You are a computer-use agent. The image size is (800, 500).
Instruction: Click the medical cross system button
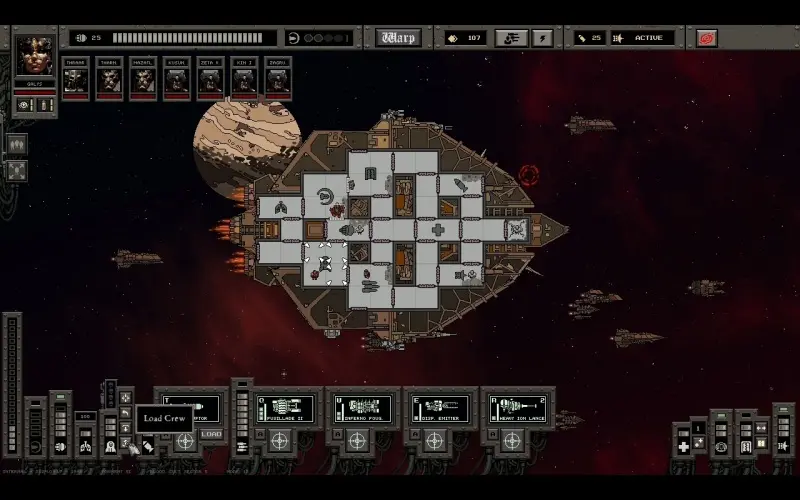(683, 446)
